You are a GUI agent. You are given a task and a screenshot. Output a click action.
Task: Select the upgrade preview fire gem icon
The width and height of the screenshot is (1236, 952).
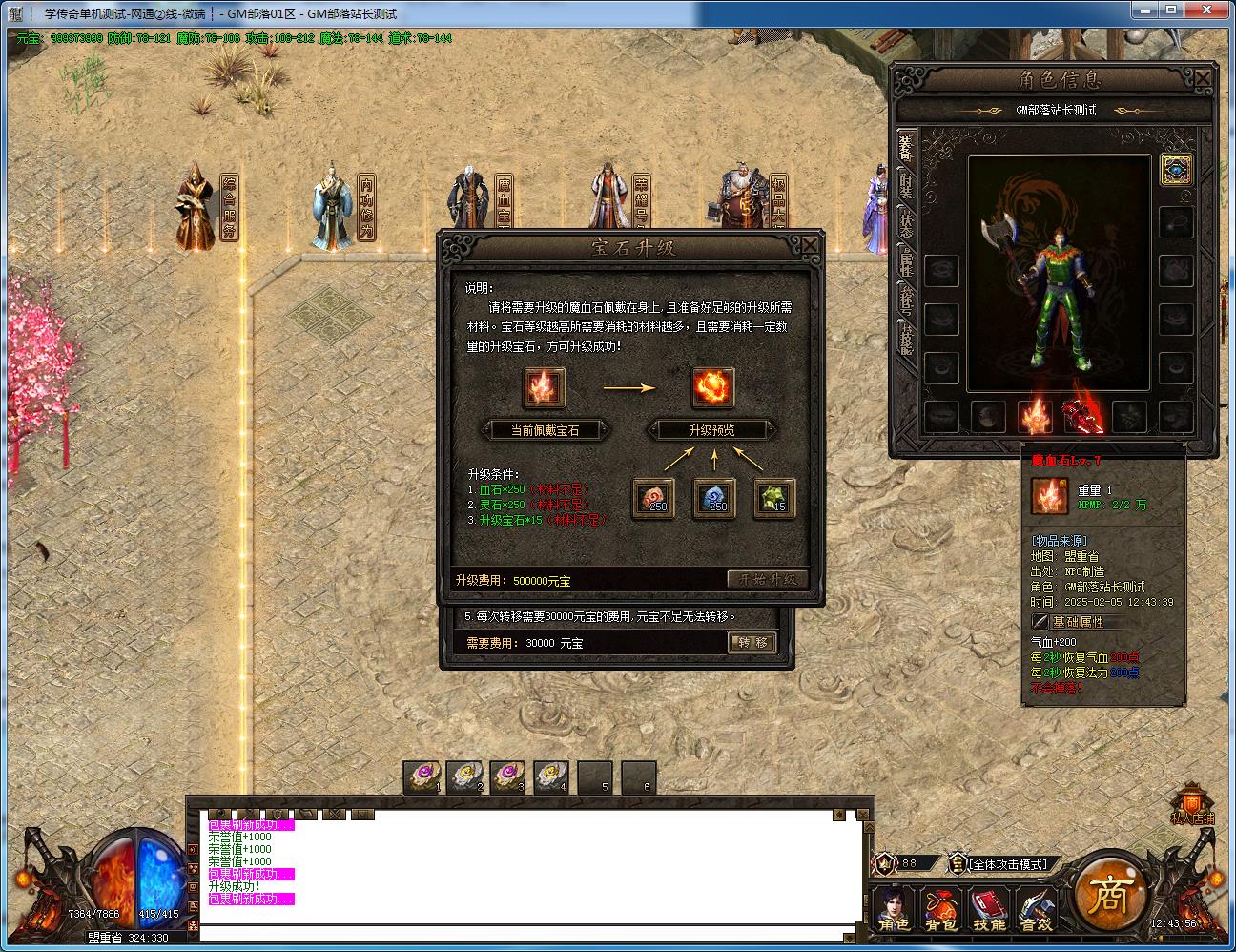pyautogui.click(x=712, y=387)
